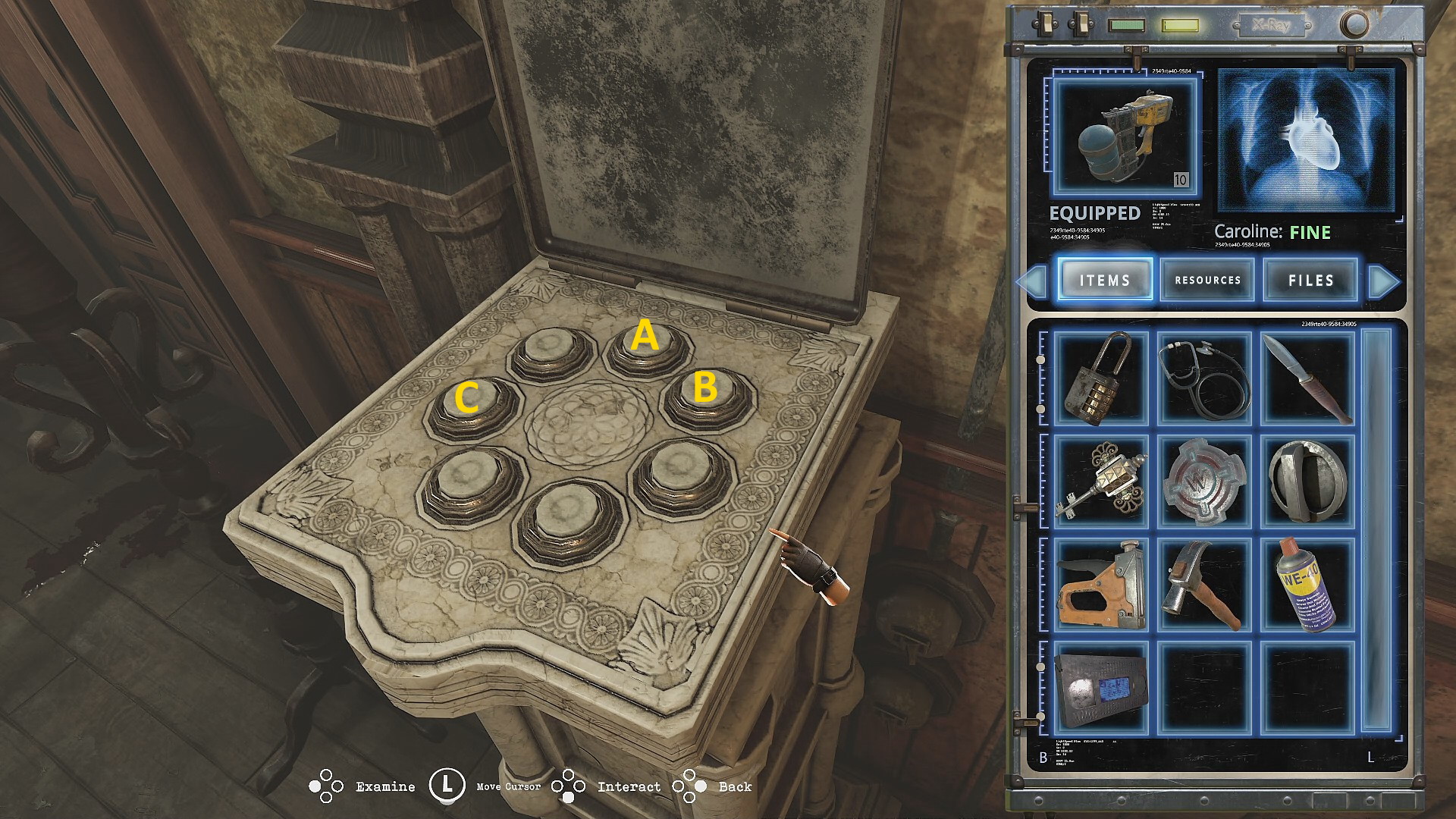Screen dimensions: 1456x819
Task: Select the round W emblem item
Action: (1204, 481)
